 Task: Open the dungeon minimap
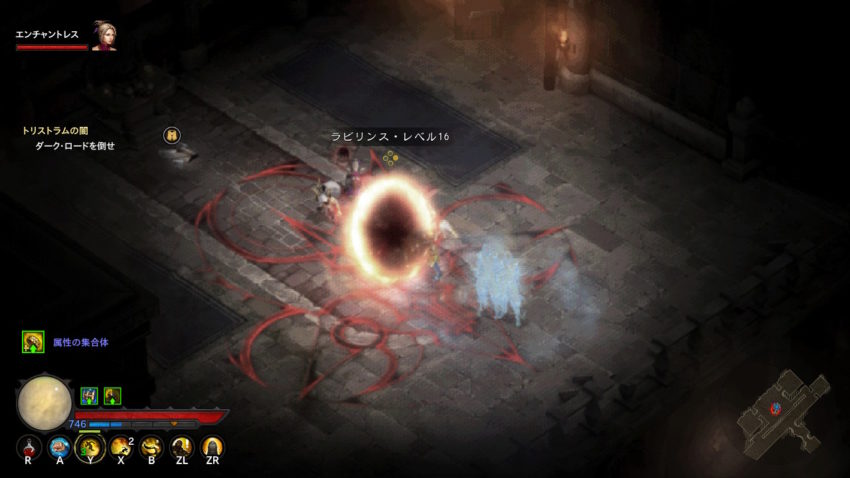pos(783,411)
